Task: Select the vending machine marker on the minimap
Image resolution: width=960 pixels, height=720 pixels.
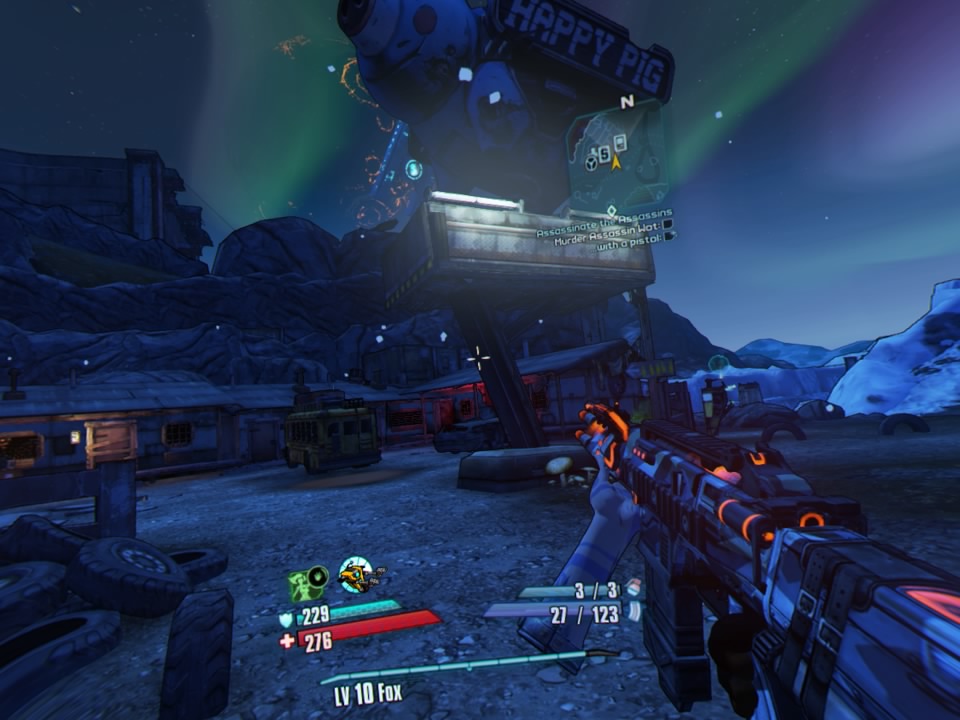Action: click(619, 142)
